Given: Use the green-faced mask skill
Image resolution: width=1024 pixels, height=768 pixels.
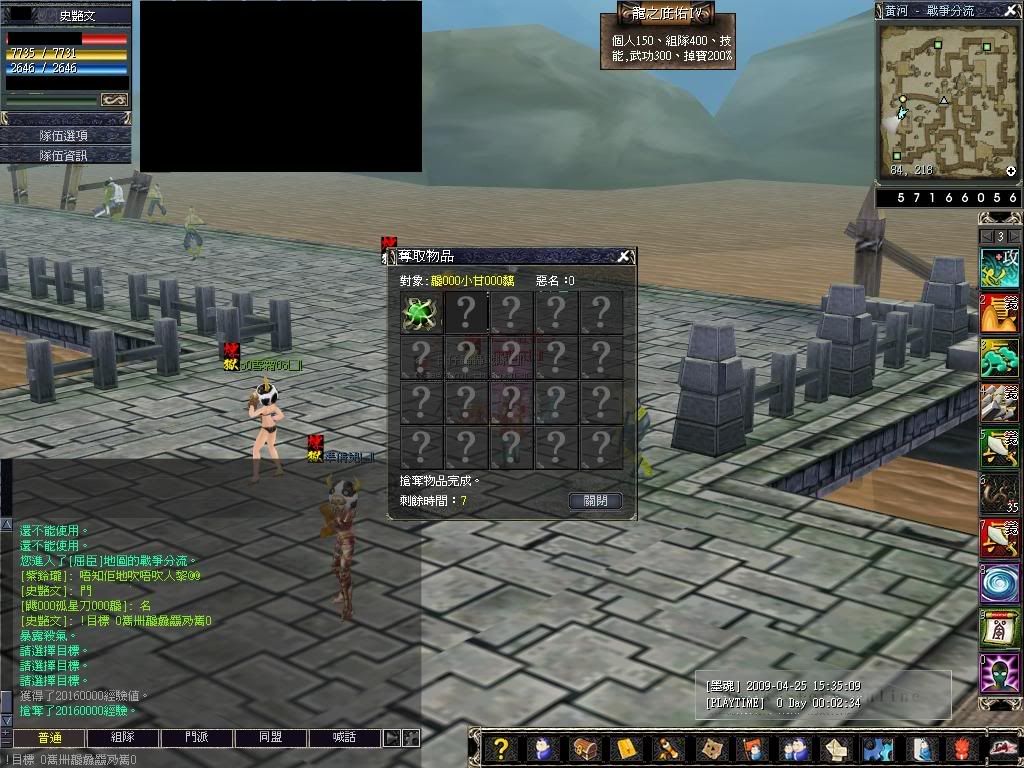Looking at the screenshot, I should 1000,673.
